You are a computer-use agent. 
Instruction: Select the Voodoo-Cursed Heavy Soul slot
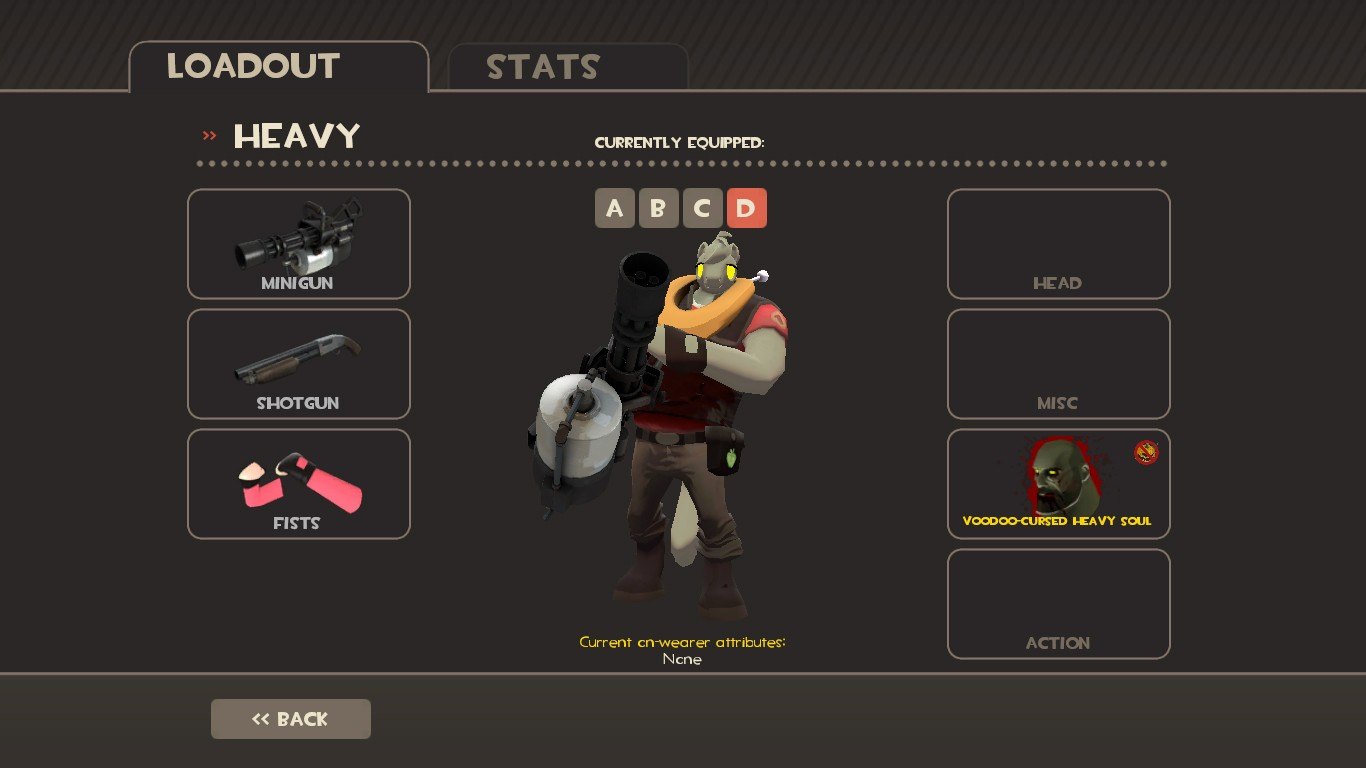point(1058,484)
